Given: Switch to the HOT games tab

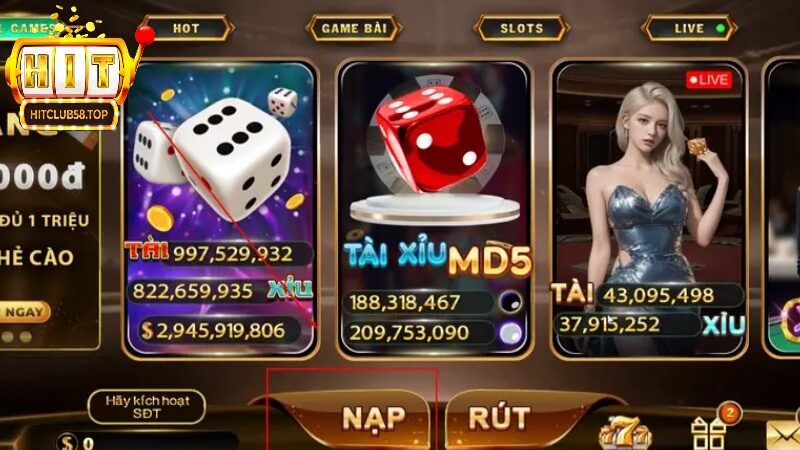Looking at the screenshot, I should [185, 28].
